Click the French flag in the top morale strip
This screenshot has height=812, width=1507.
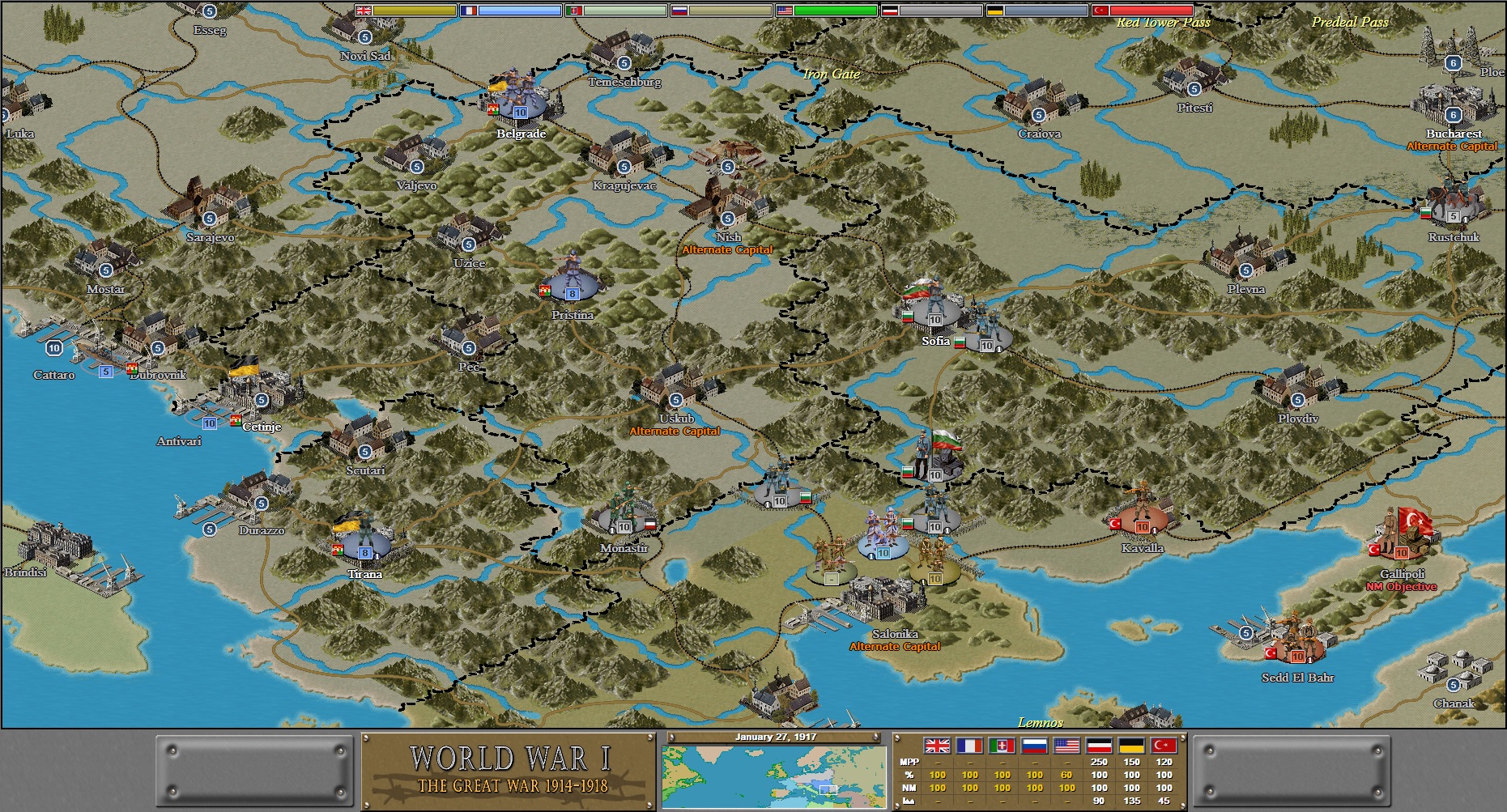tap(469, 11)
